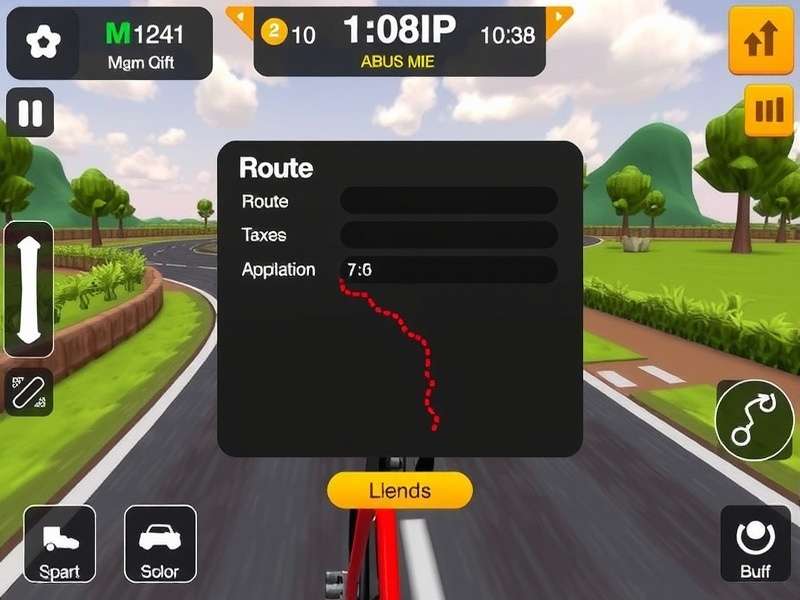
Task: Select the Route input field
Action: [448, 201]
